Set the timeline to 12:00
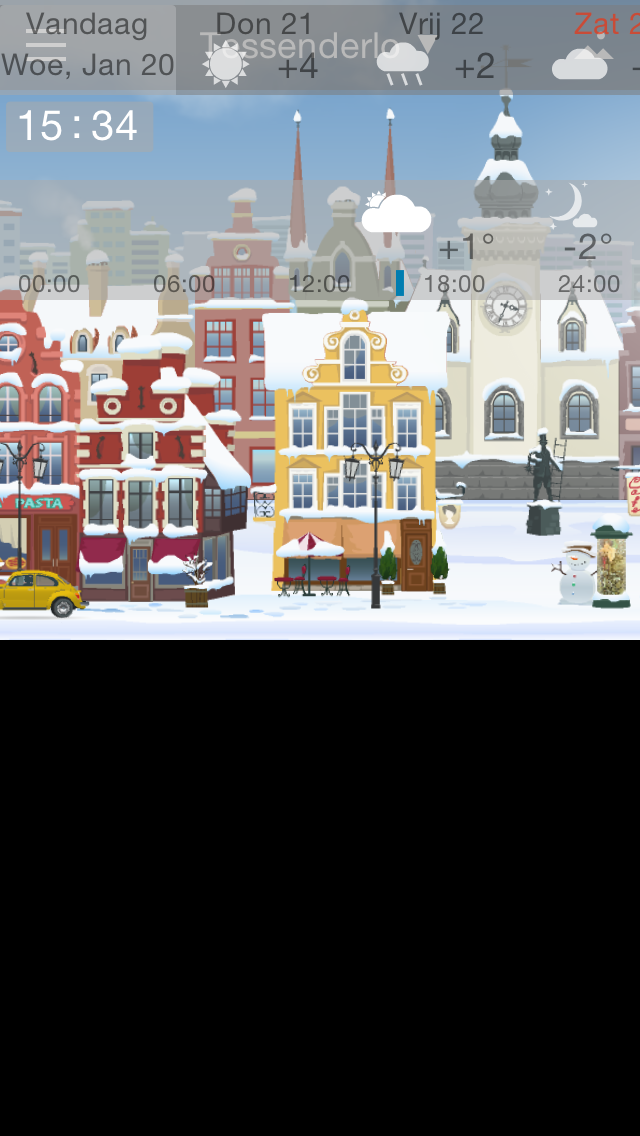The width and height of the screenshot is (640, 1136). click(319, 284)
